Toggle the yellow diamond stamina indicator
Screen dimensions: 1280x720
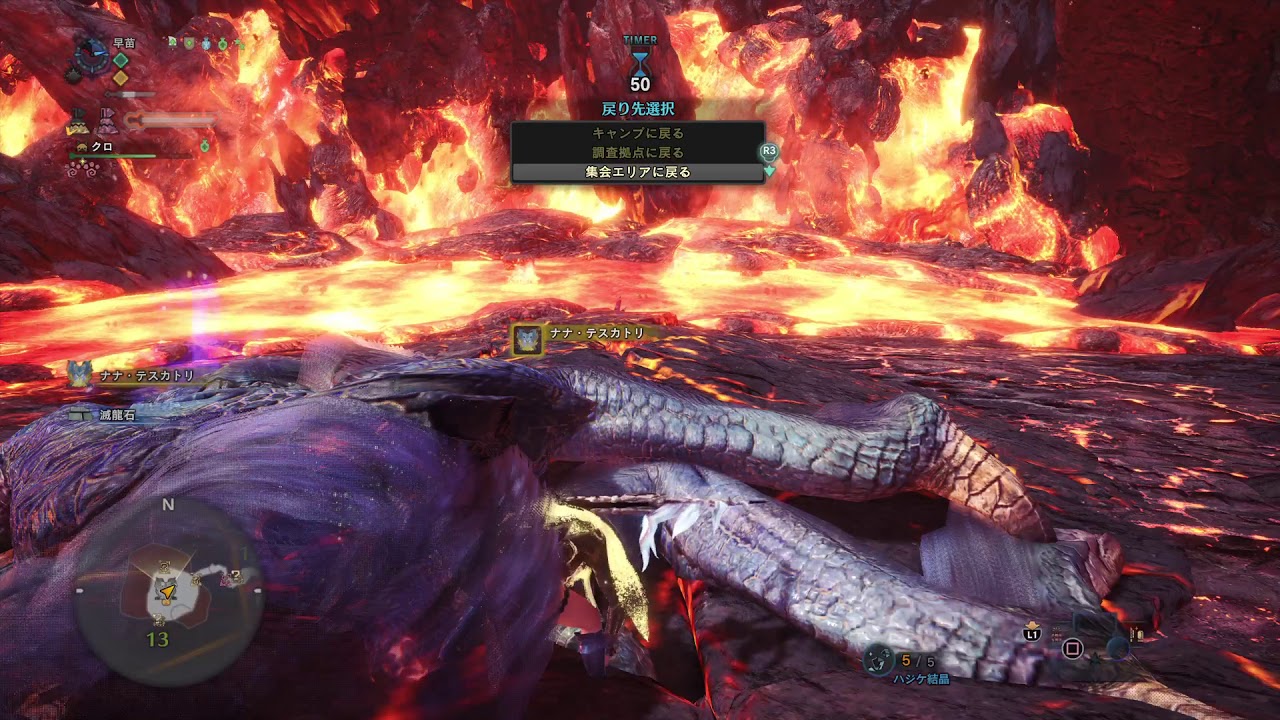coord(120,80)
